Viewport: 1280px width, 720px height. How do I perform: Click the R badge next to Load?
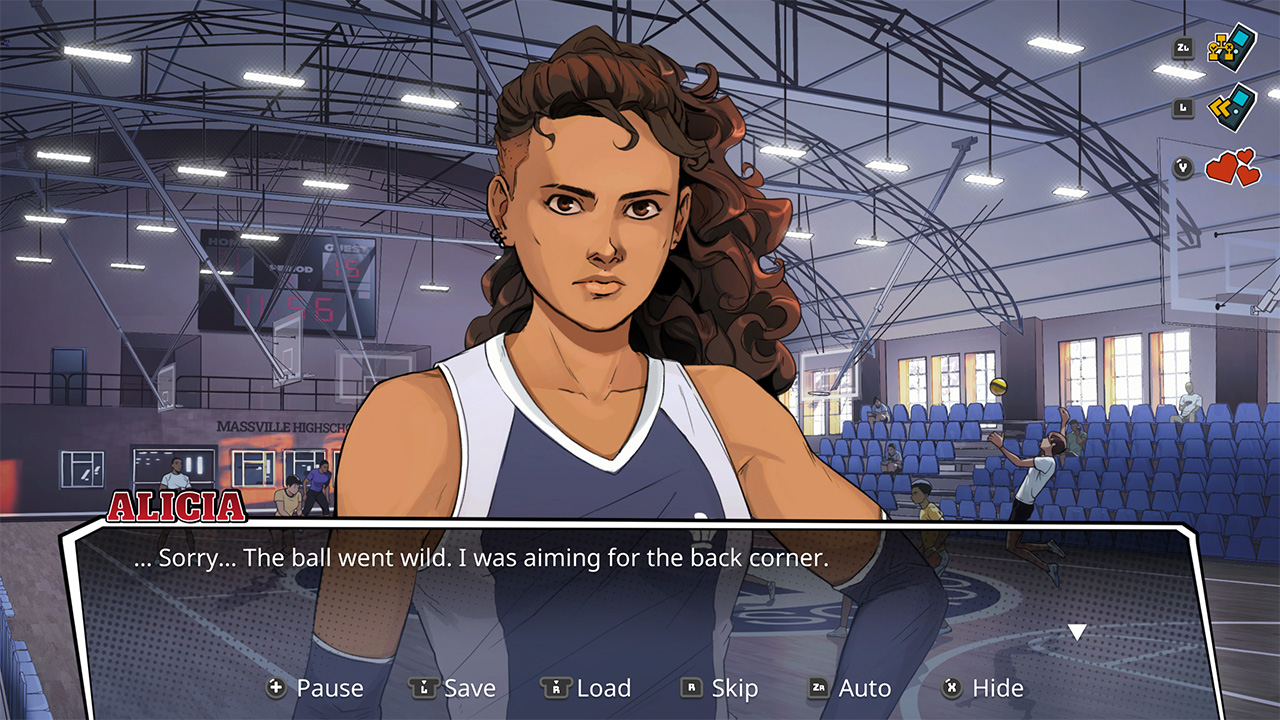coord(556,687)
